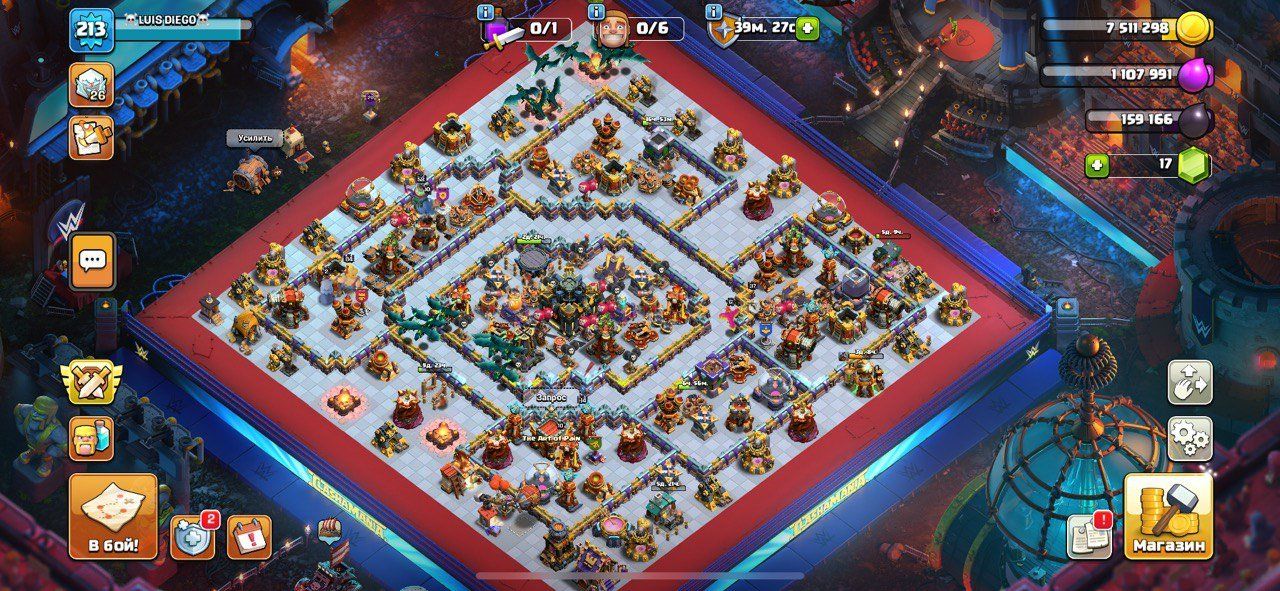Open the shield icon with badge 2
The image size is (1280, 591).
tap(192, 537)
